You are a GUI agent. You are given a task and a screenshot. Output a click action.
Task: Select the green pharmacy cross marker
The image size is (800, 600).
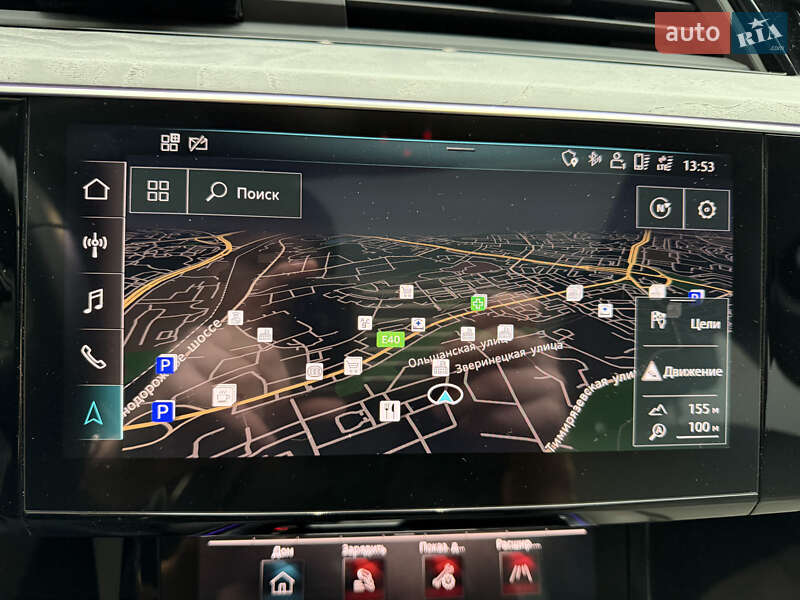pos(479,302)
